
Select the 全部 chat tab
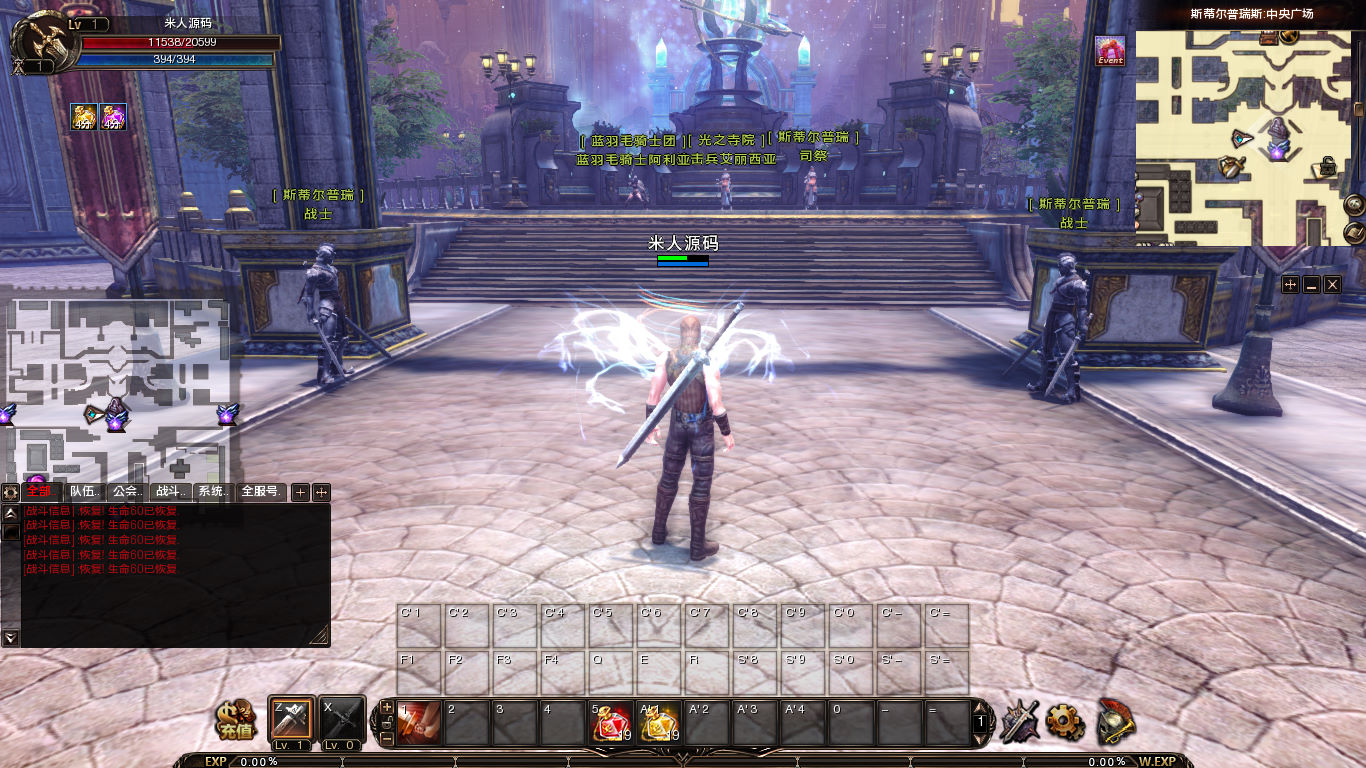(x=40, y=492)
